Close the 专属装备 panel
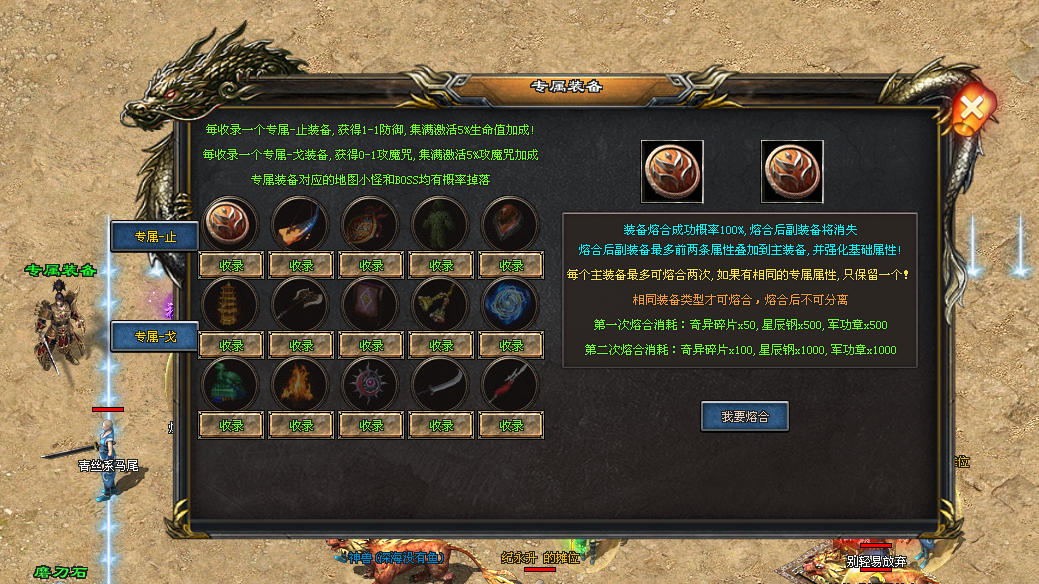The height and width of the screenshot is (584, 1039). [970, 110]
